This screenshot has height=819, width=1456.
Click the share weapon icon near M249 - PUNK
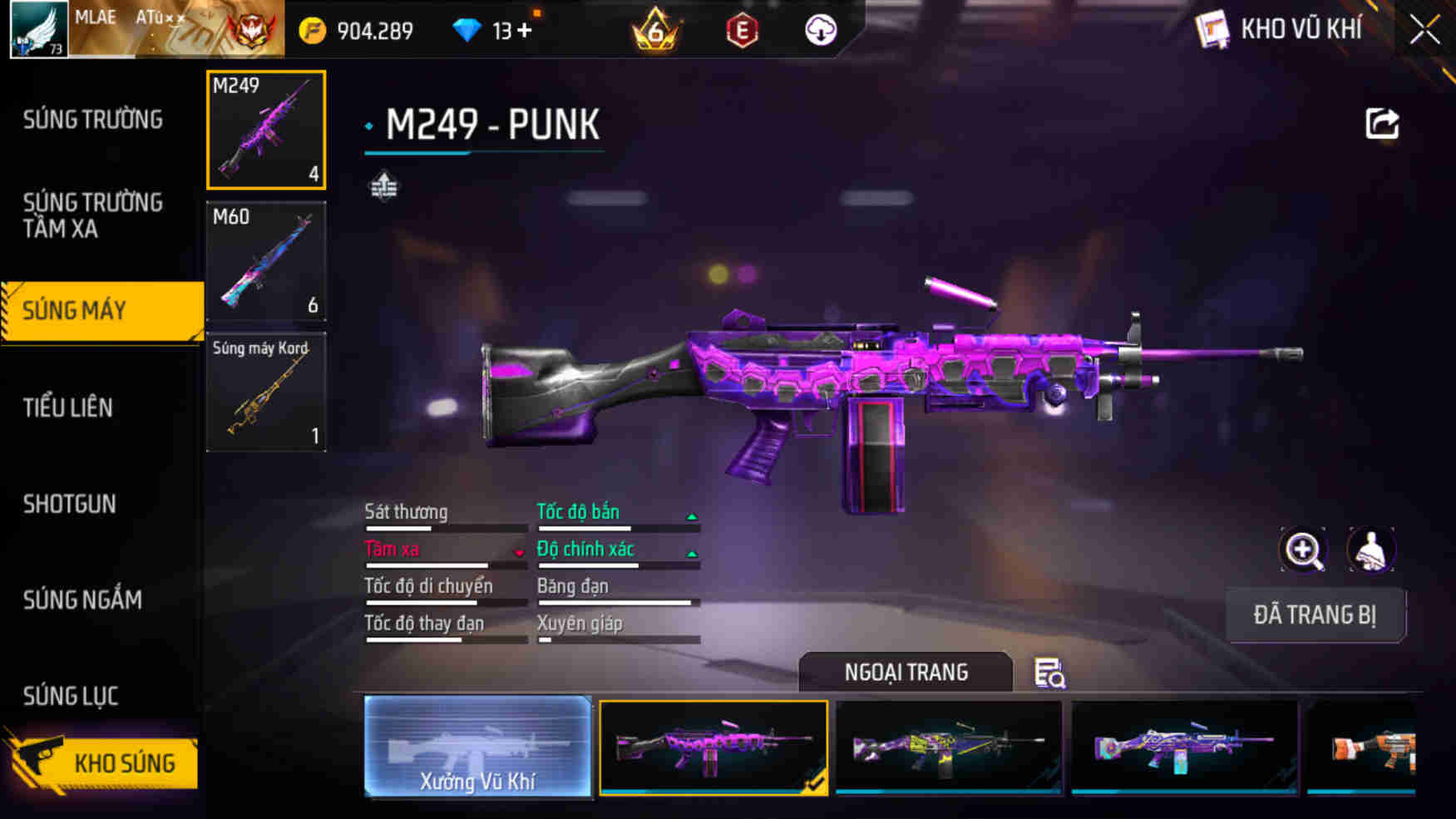pyautogui.click(x=1382, y=123)
